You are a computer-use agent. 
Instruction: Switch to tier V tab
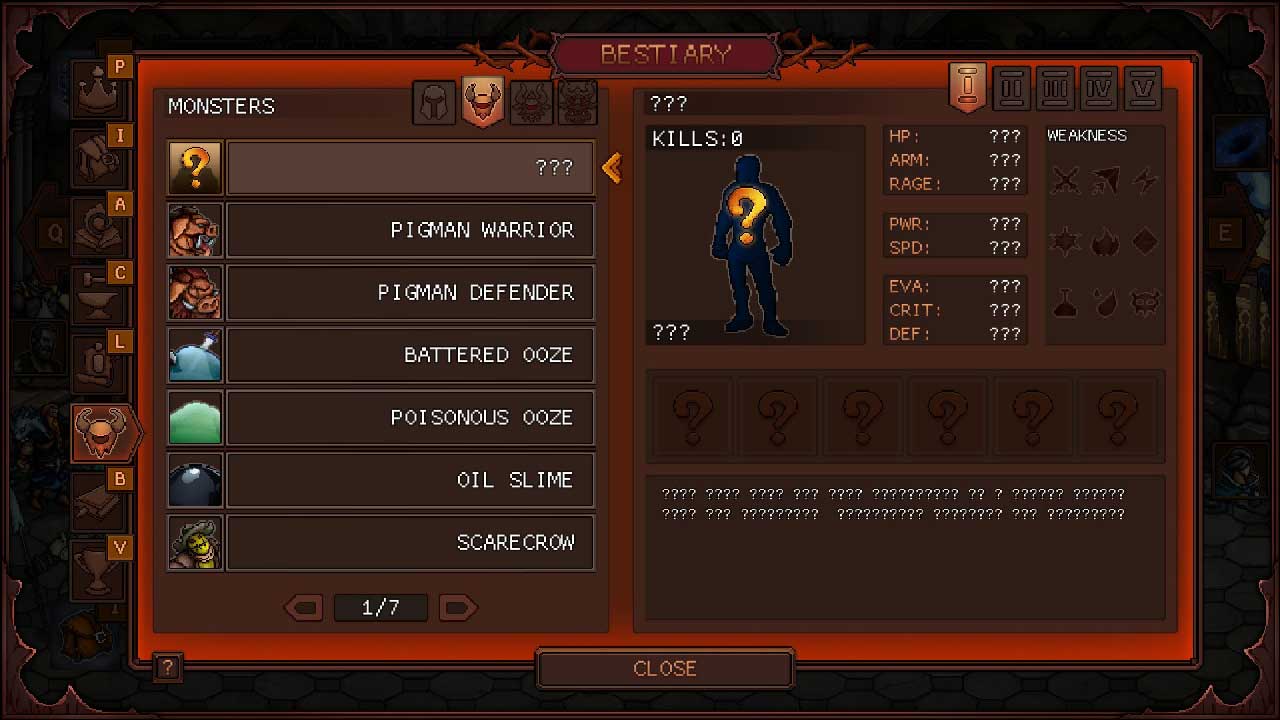[1142, 88]
